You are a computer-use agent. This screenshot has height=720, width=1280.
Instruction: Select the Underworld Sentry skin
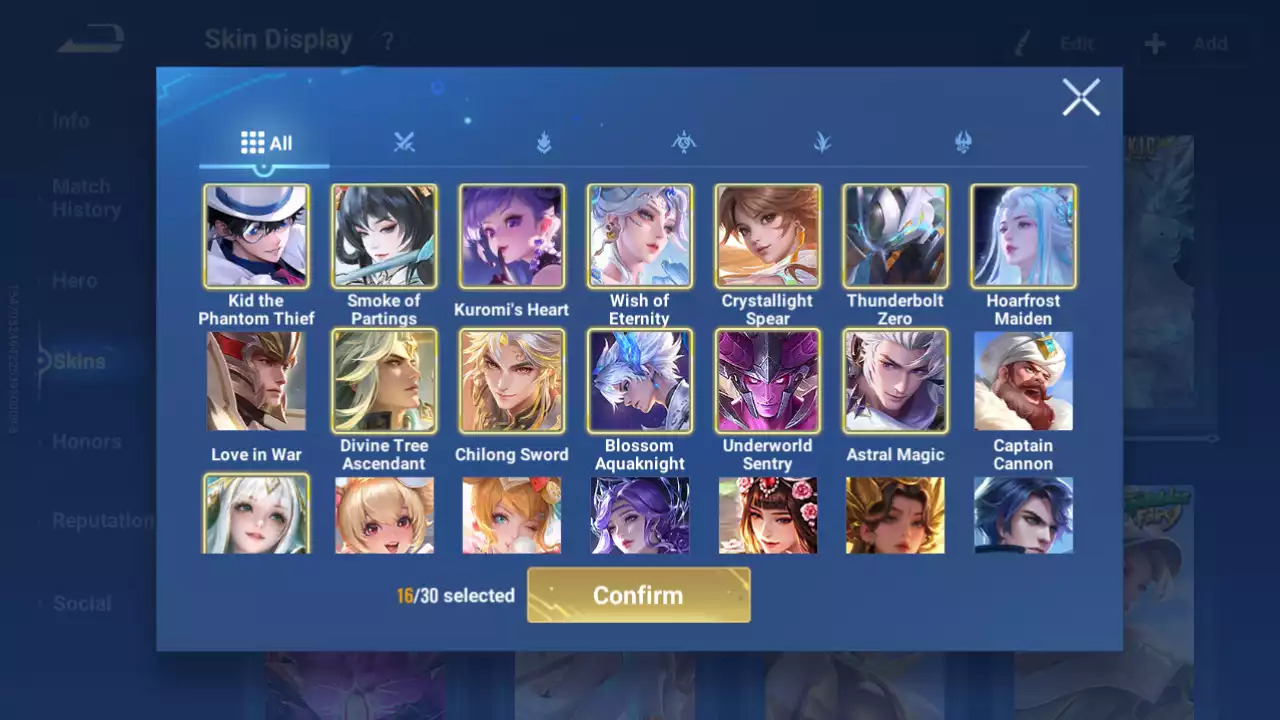pos(768,381)
